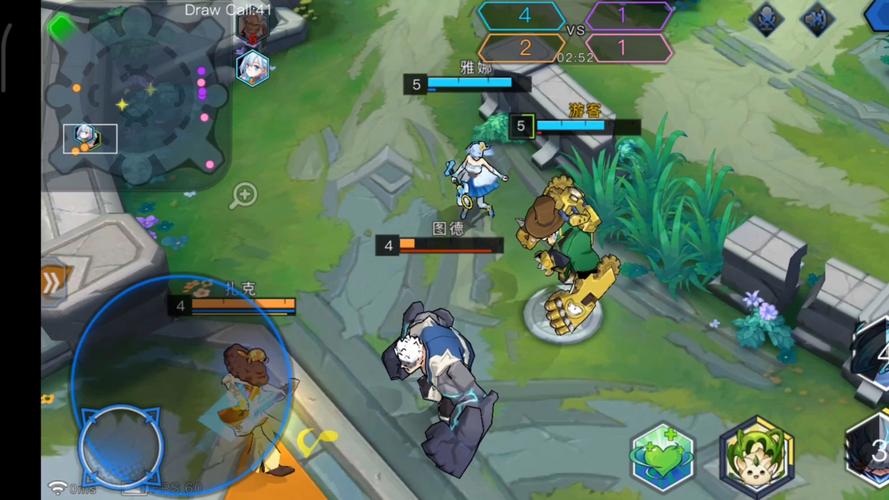
Task: Trigger the dark hero skill showing 4
Action: pos(872,355)
